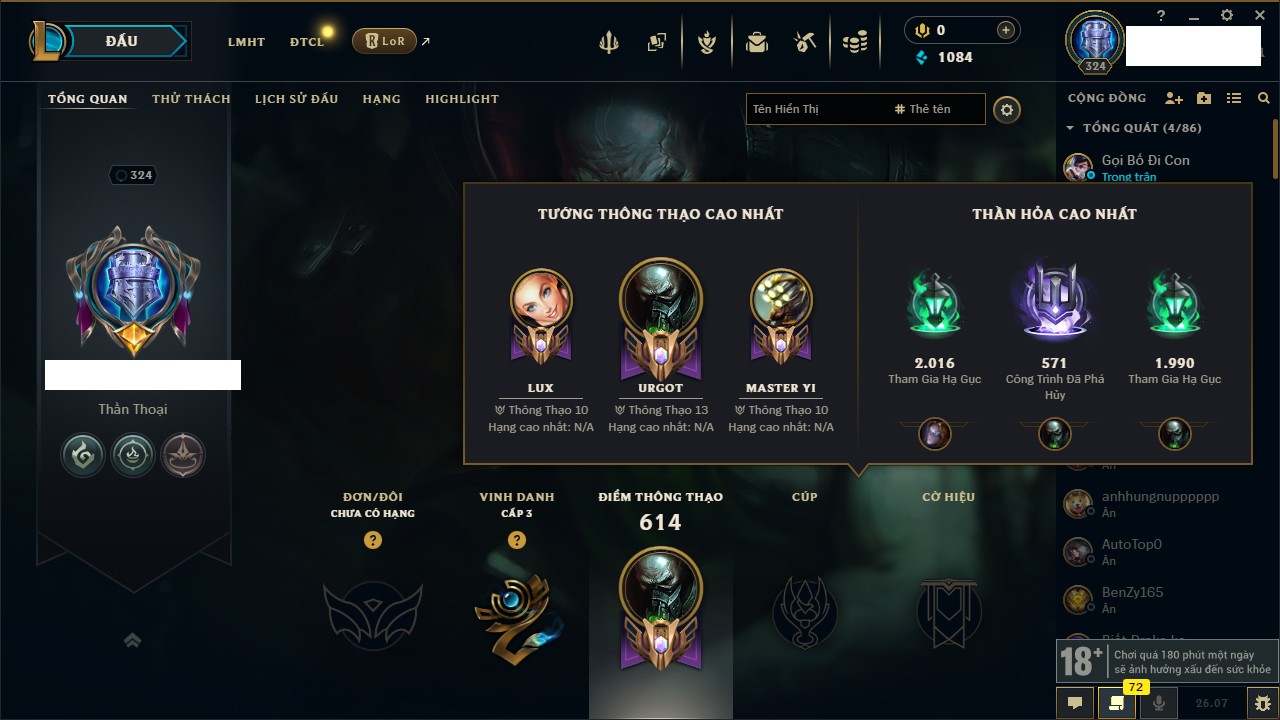The height and width of the screenshot is (720, 1280).
Task: Open the backpack collection icon
Action: (757, 42)
